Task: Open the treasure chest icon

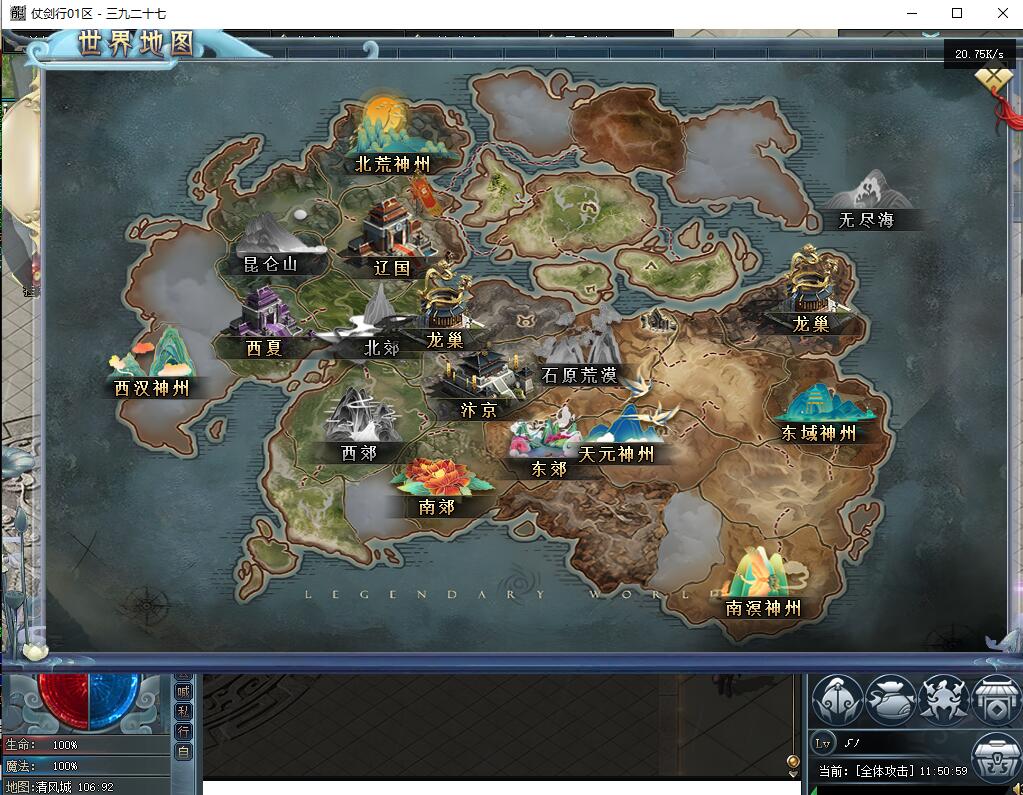Action: (x=996, y=755)
